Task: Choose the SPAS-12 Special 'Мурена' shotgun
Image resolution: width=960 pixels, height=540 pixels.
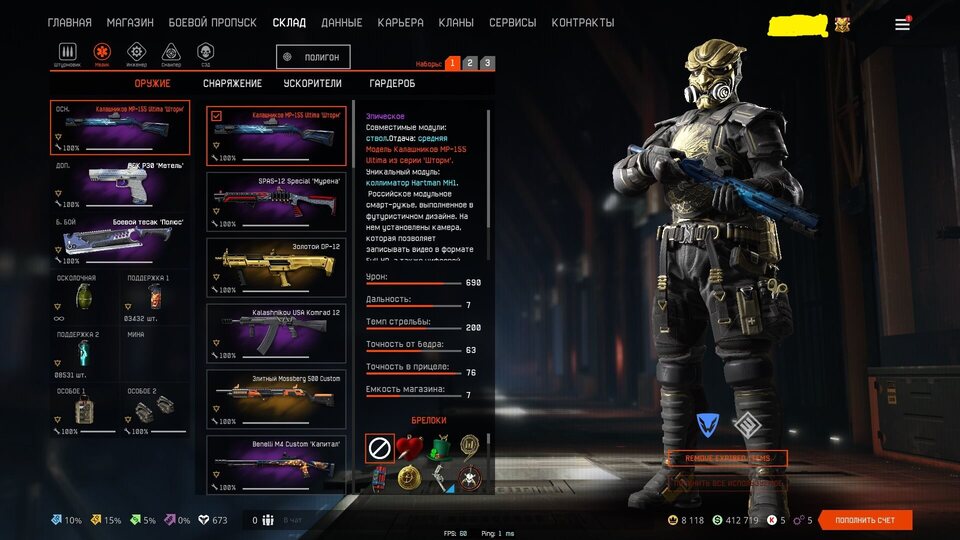Action: tap(275, 198)
